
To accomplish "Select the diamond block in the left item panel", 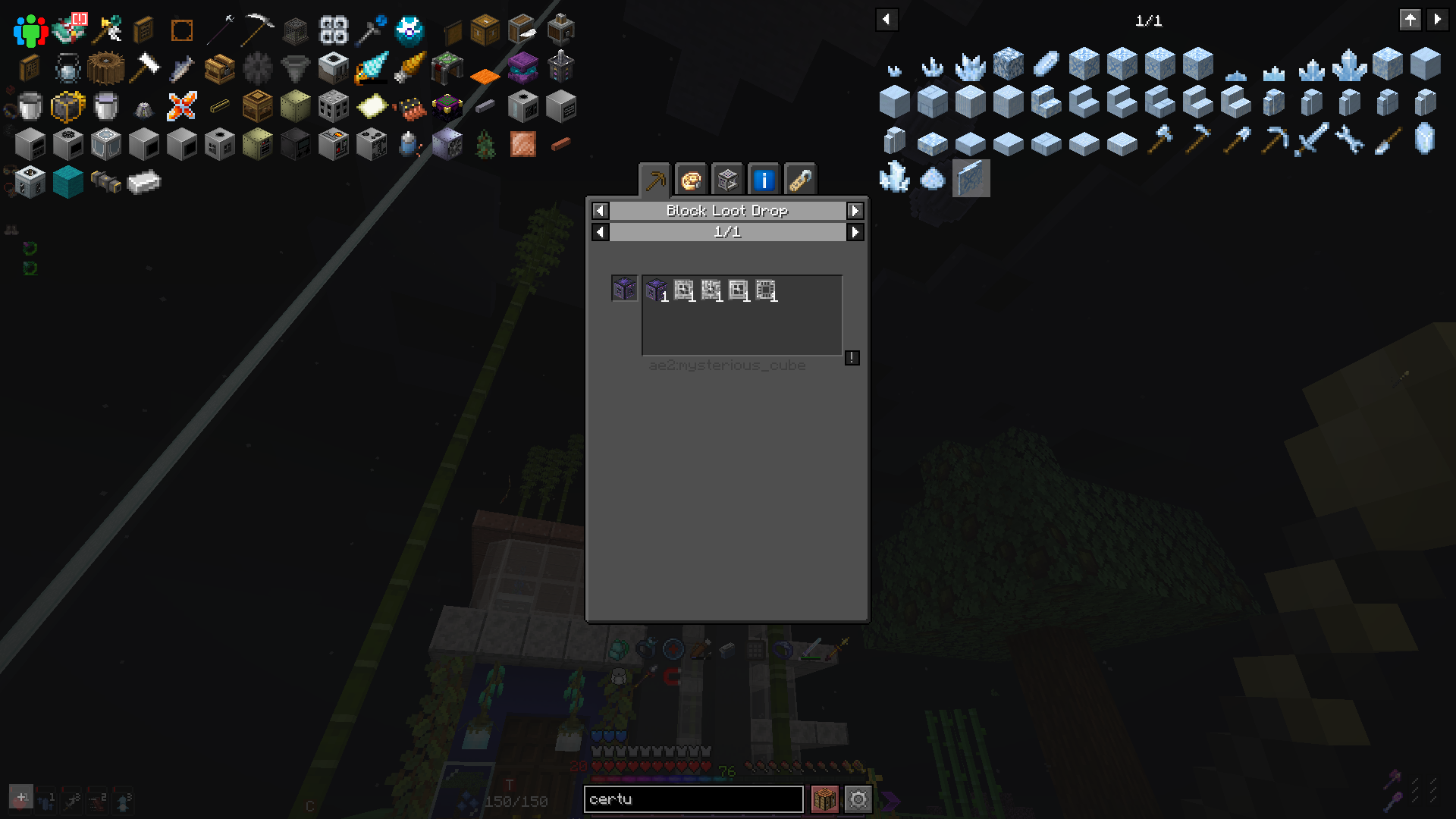I will 68,181.
